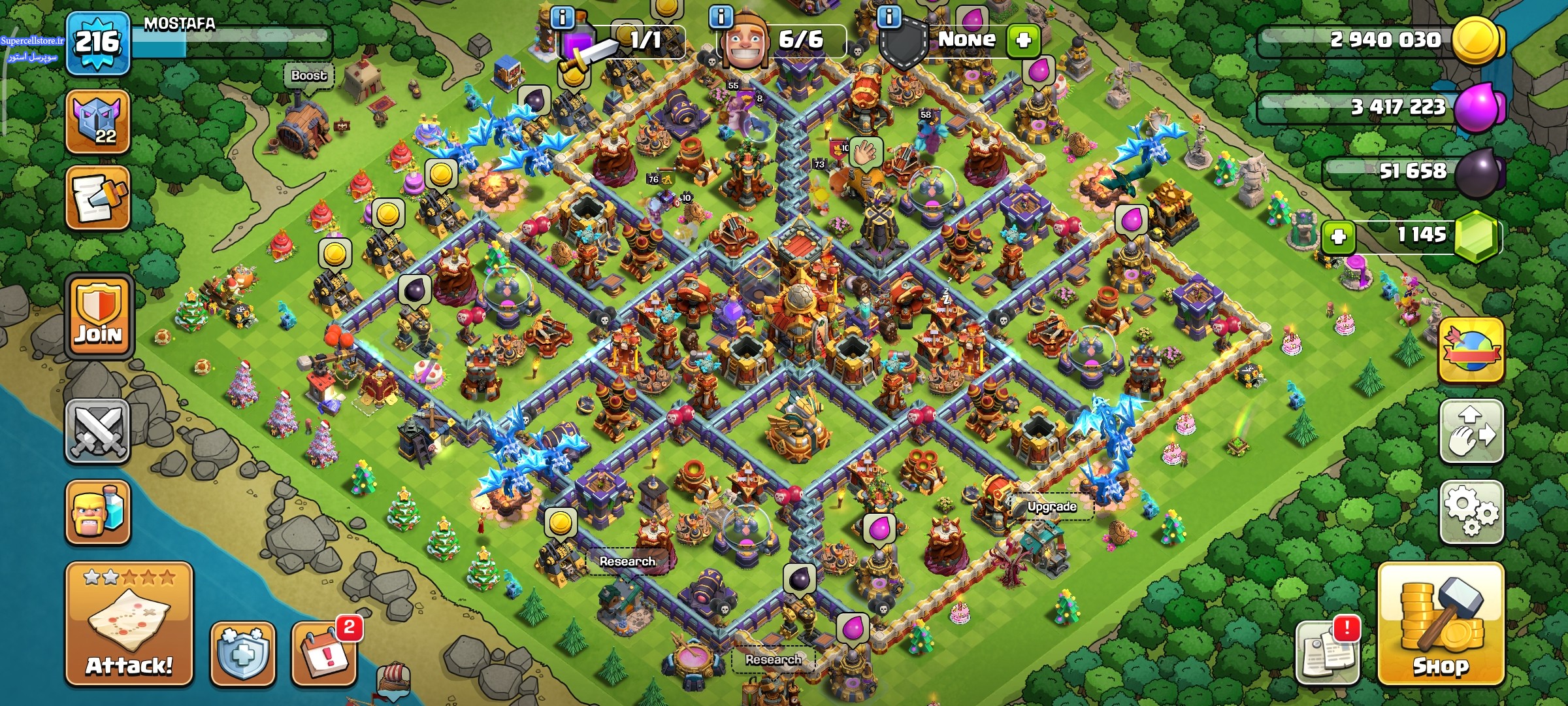Show builder info next to 6/6
1568x706 pixels.
pyautogui.click(x=721, y=16)
